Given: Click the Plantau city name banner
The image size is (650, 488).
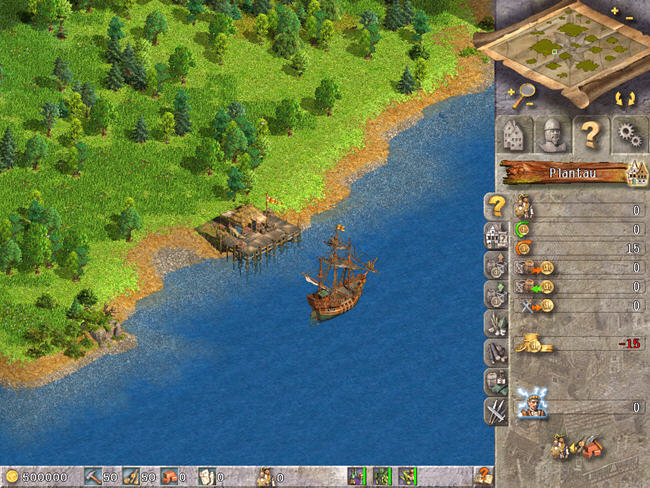Looking at the screenshot, I should click(x=570, y=172).
